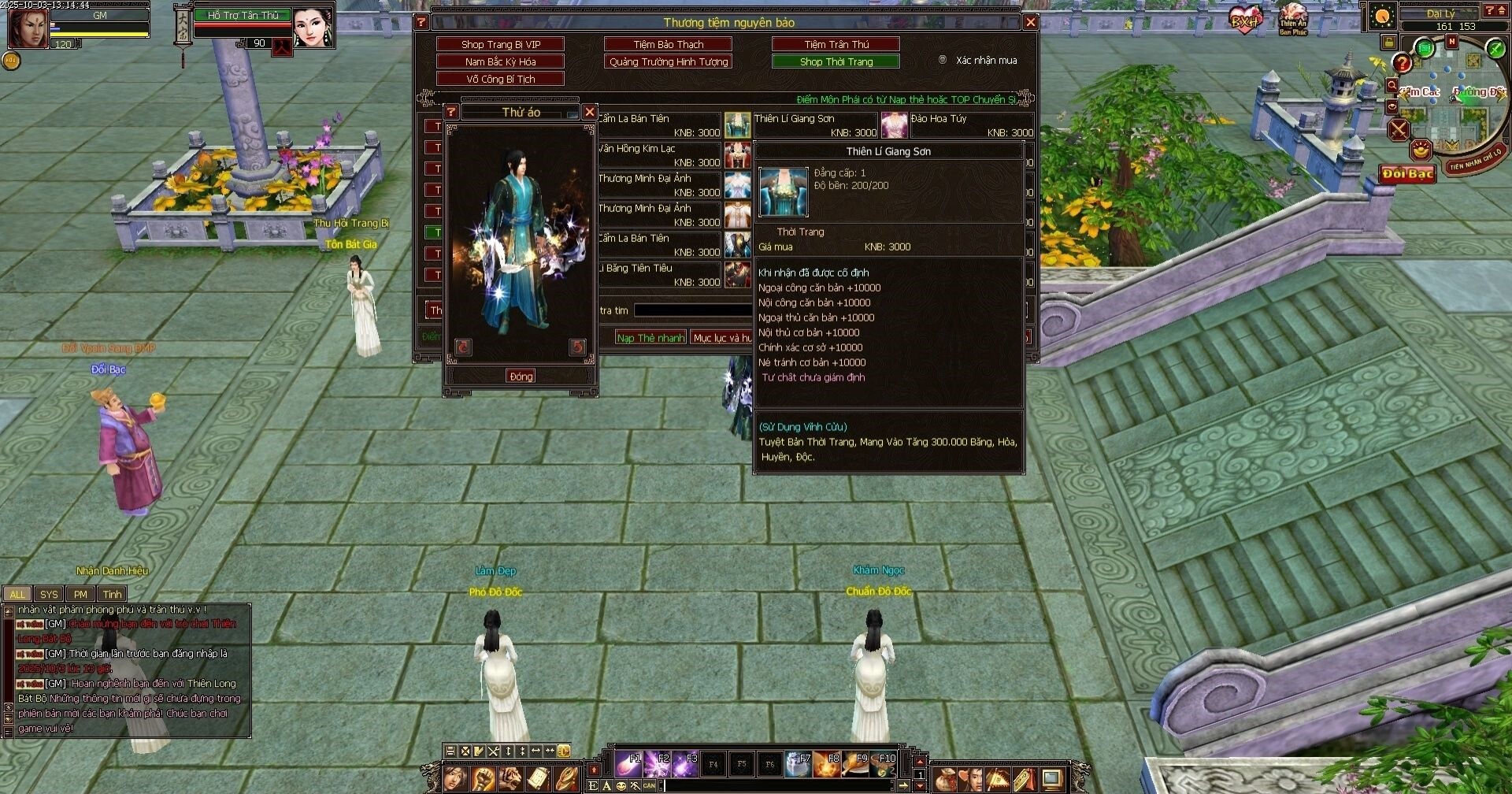Viewport: 1512px width, 794px height.
Task: Open the BXH ranking heart icon
Action: coord(1245,19)
